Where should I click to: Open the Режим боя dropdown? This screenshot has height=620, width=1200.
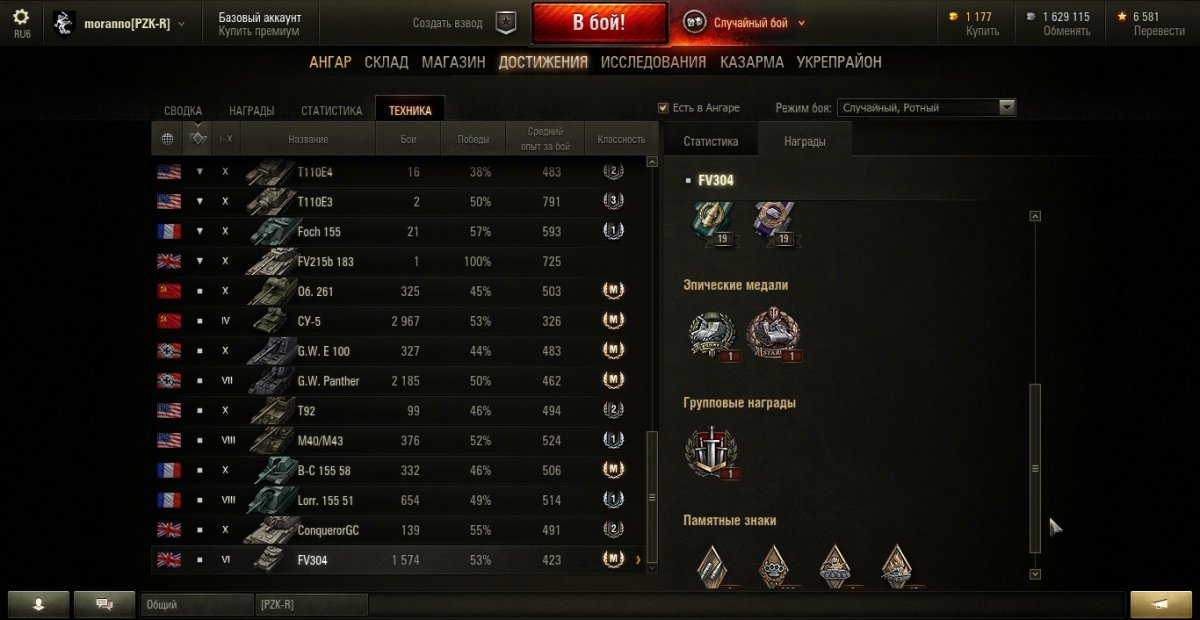coord(927,108)
